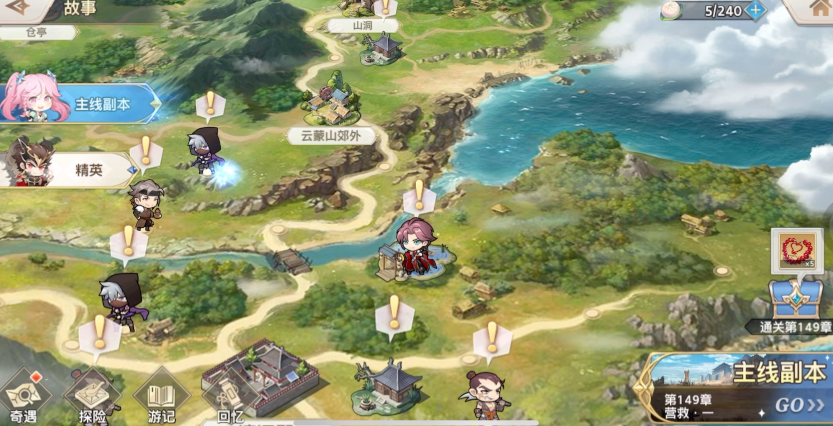Screen dimensions: 833x426
Task: Tap GO on the Chapter 149 banner
Action: click(x=799, y=405)
